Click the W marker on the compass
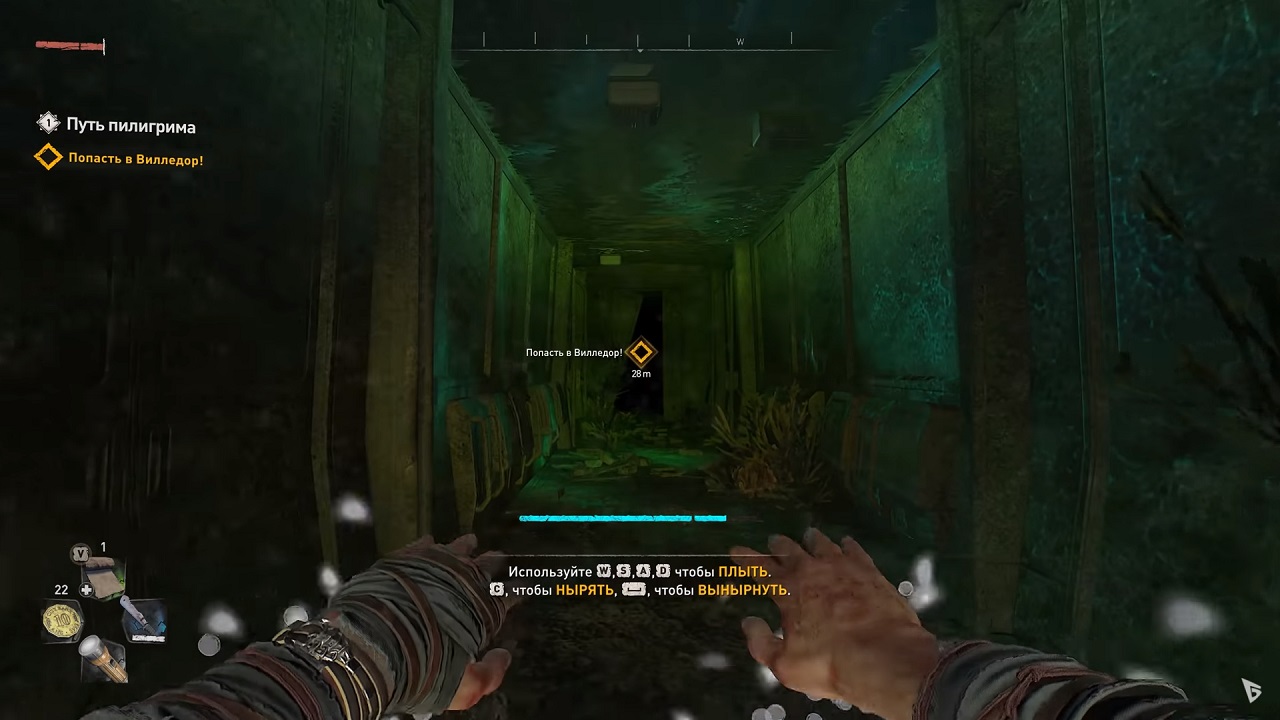Image resolution: width=1280 pixels, height=720 pixels. click(740, 42)
